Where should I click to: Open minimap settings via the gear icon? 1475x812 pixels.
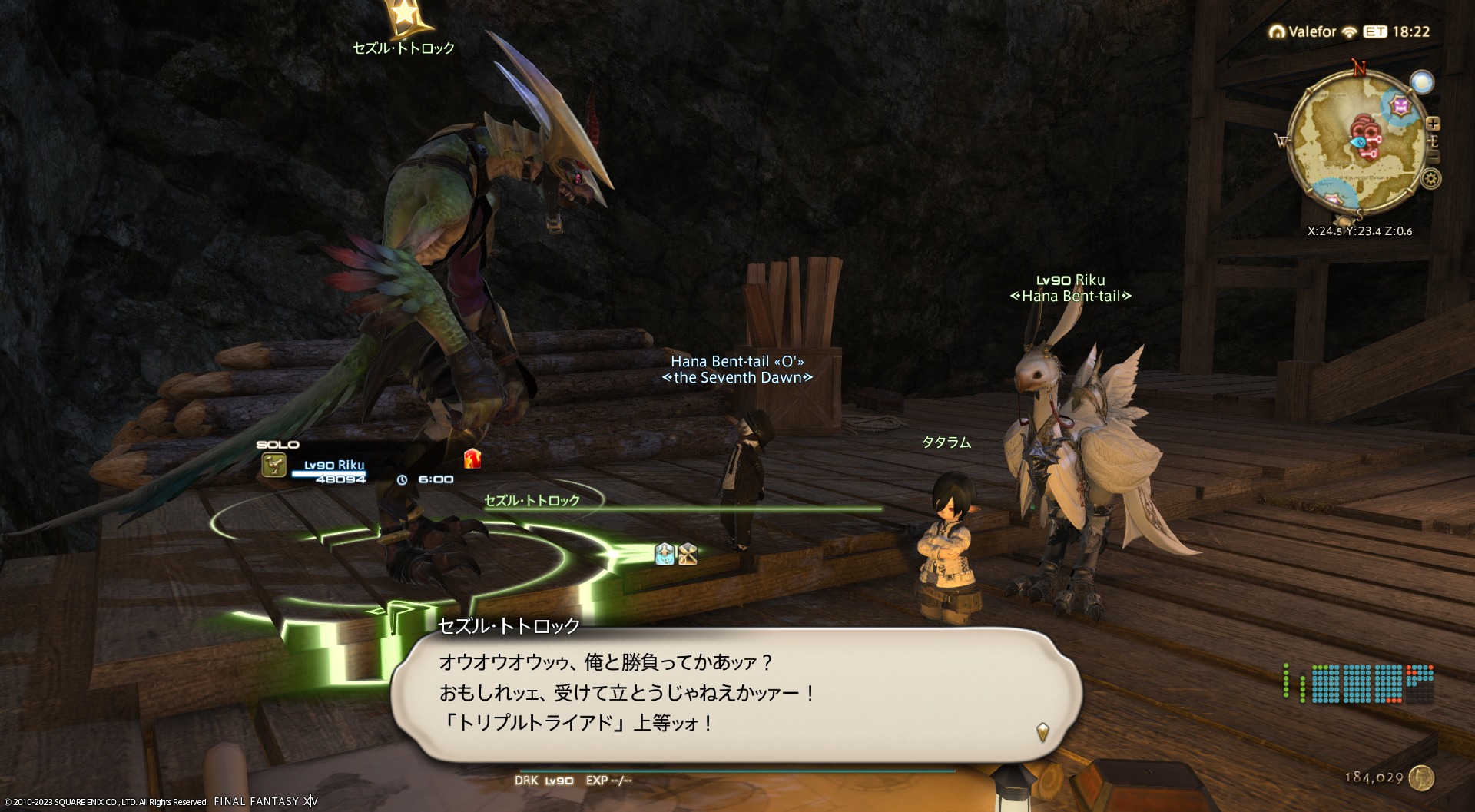pos(1430,179)
